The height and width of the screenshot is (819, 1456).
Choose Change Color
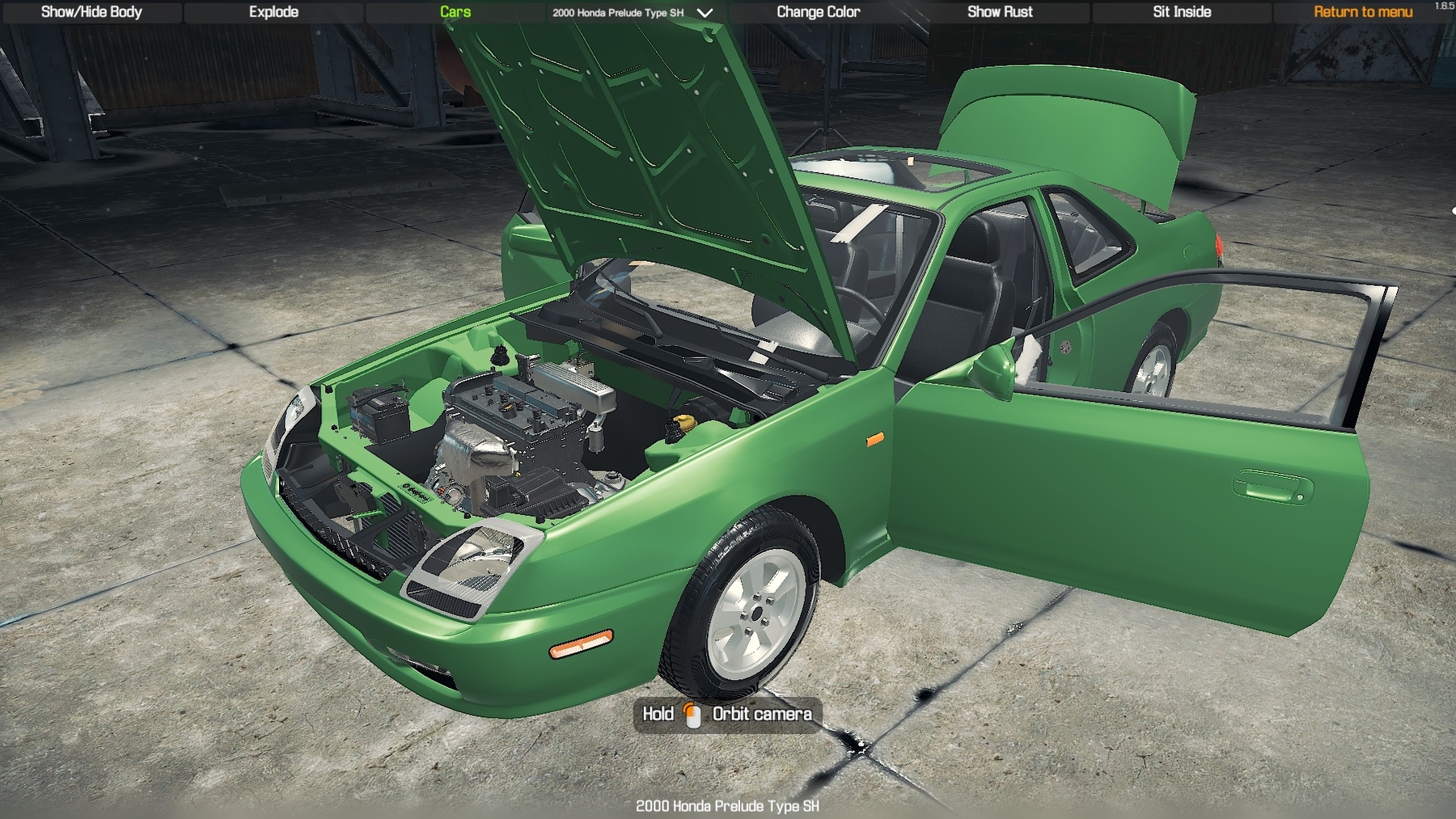[x=818, y=12]
